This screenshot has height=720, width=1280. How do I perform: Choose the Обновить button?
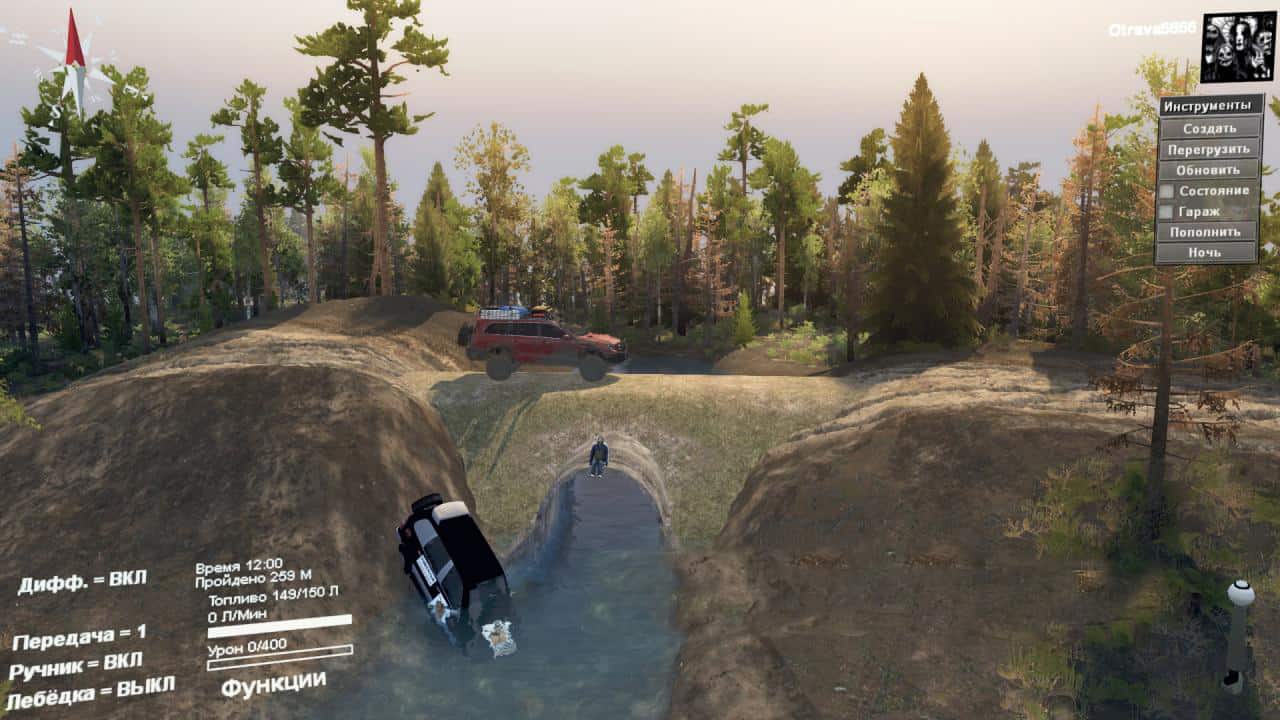tap(1209, 170)
